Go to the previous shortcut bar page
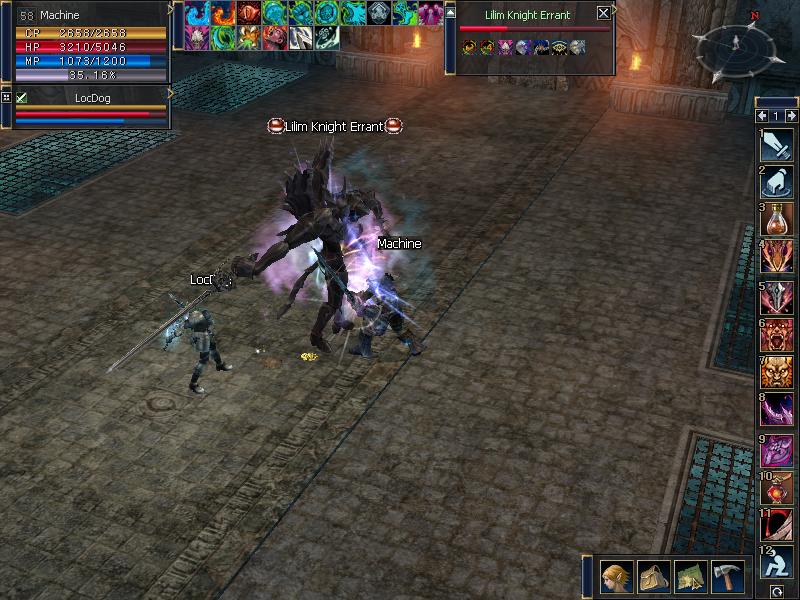Viewport: 800px width, 600px height. (x=761, y=116)
